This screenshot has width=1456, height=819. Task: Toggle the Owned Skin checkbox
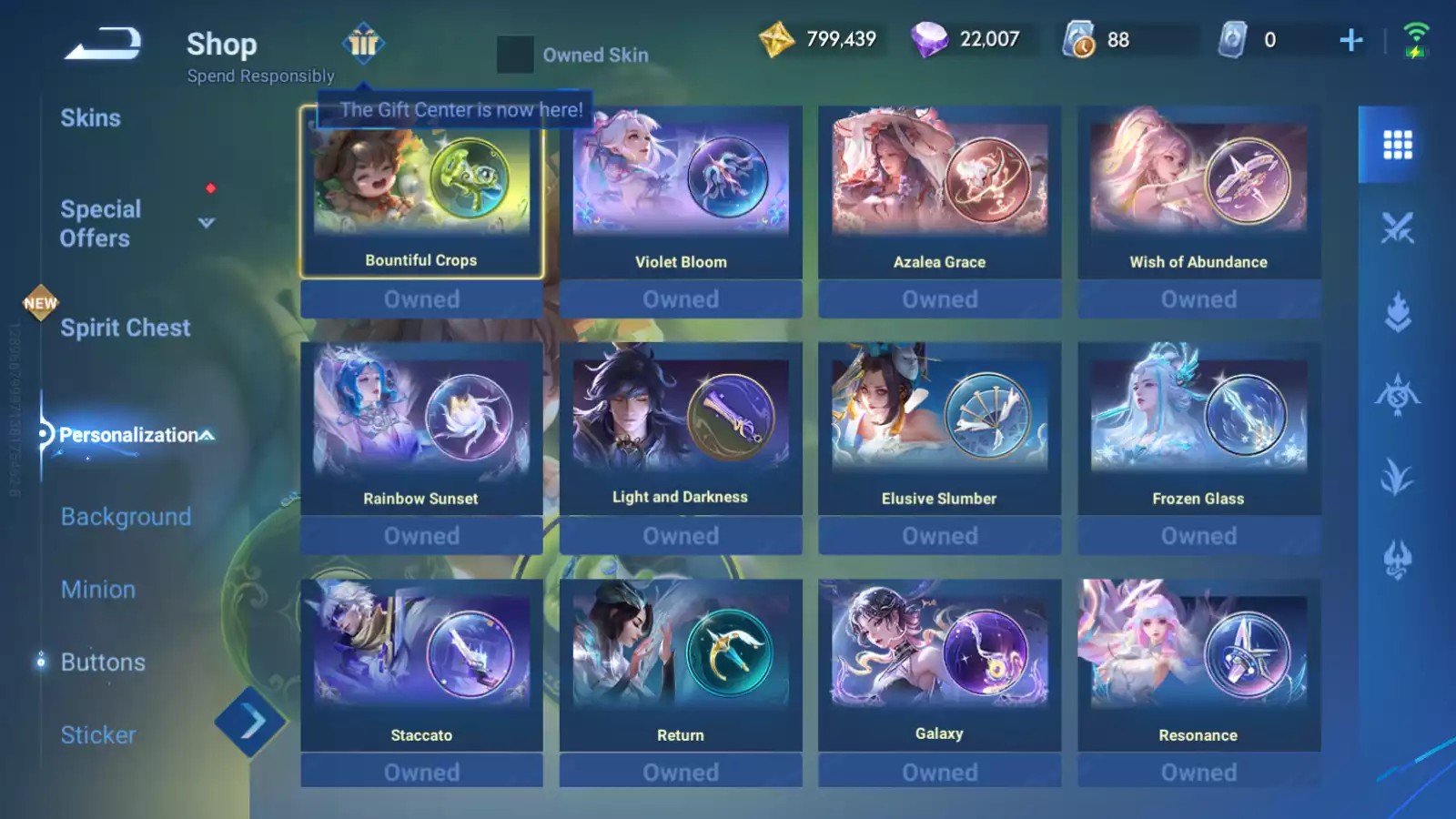[x=514, y=55]
